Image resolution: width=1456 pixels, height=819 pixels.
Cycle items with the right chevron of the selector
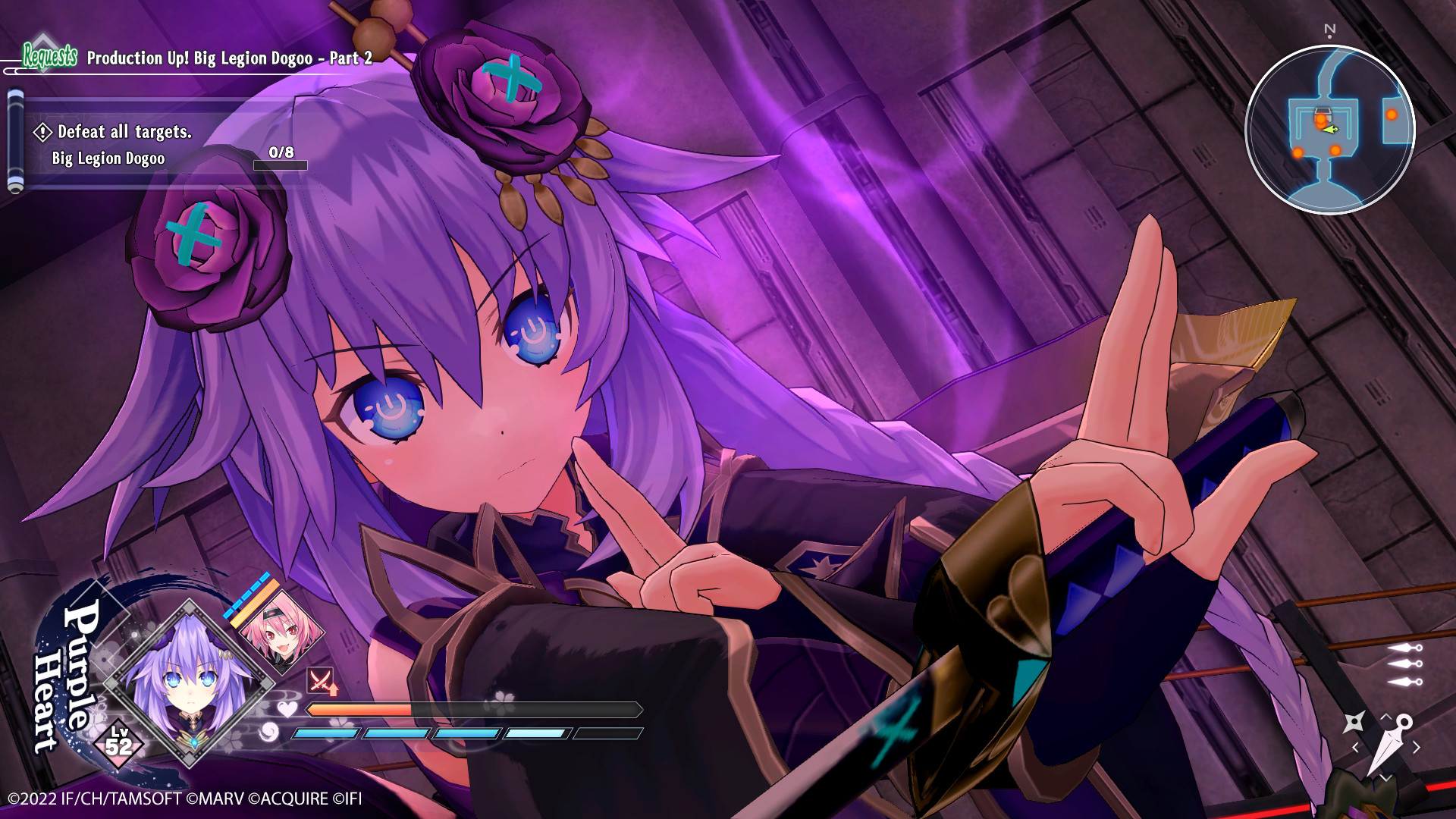click(x=1416, y=746)
